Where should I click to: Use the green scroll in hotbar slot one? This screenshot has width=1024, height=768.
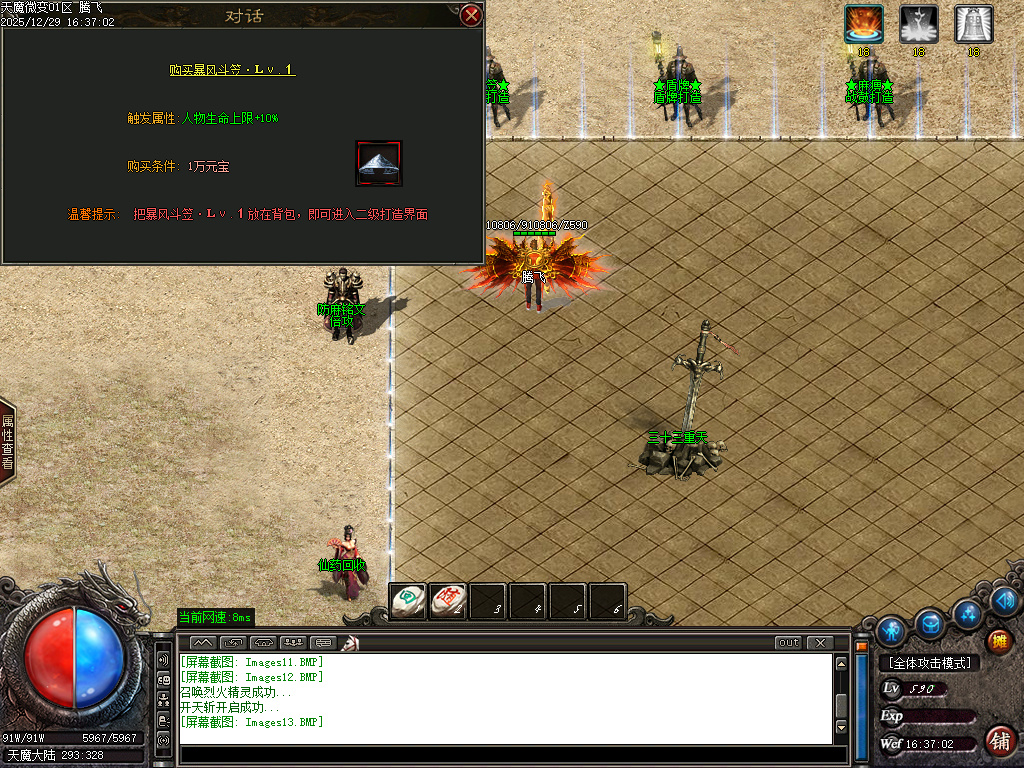[407, 601]
